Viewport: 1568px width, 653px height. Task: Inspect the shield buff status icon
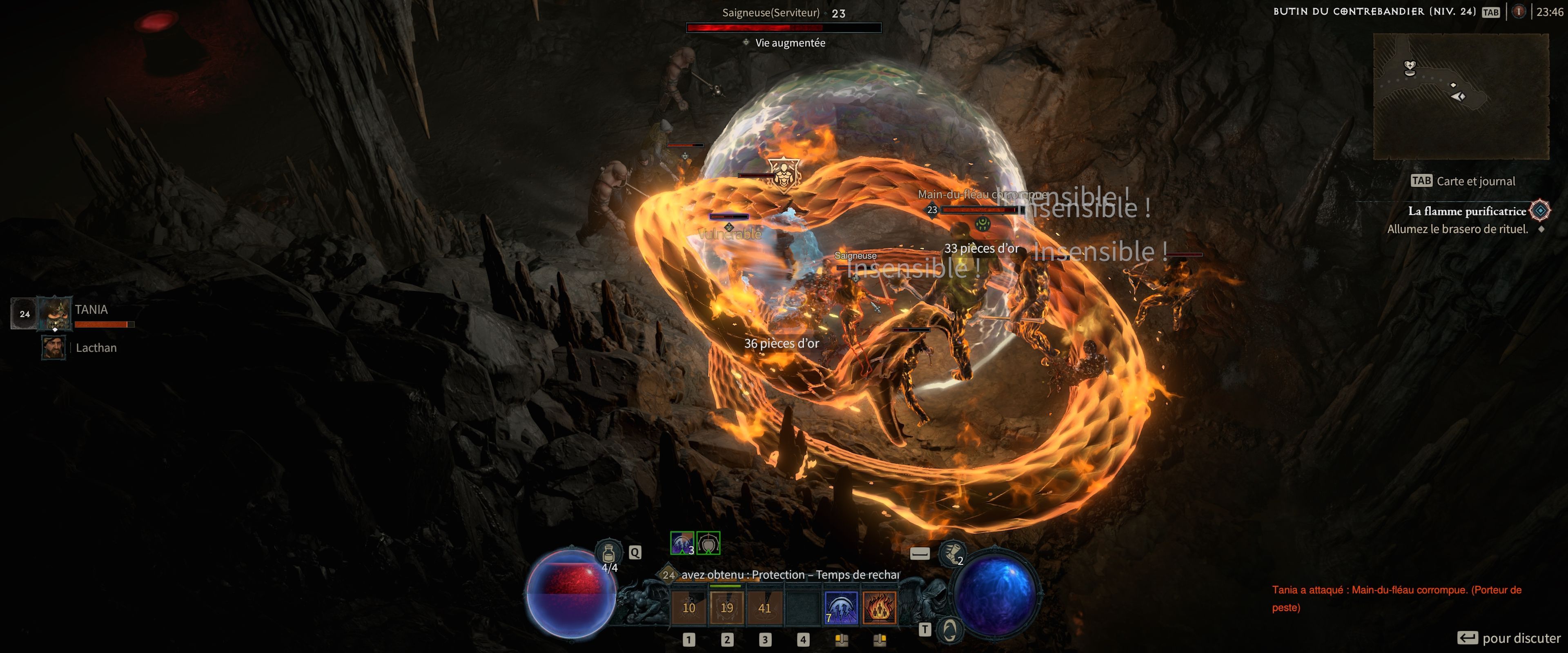pos(708,543)
